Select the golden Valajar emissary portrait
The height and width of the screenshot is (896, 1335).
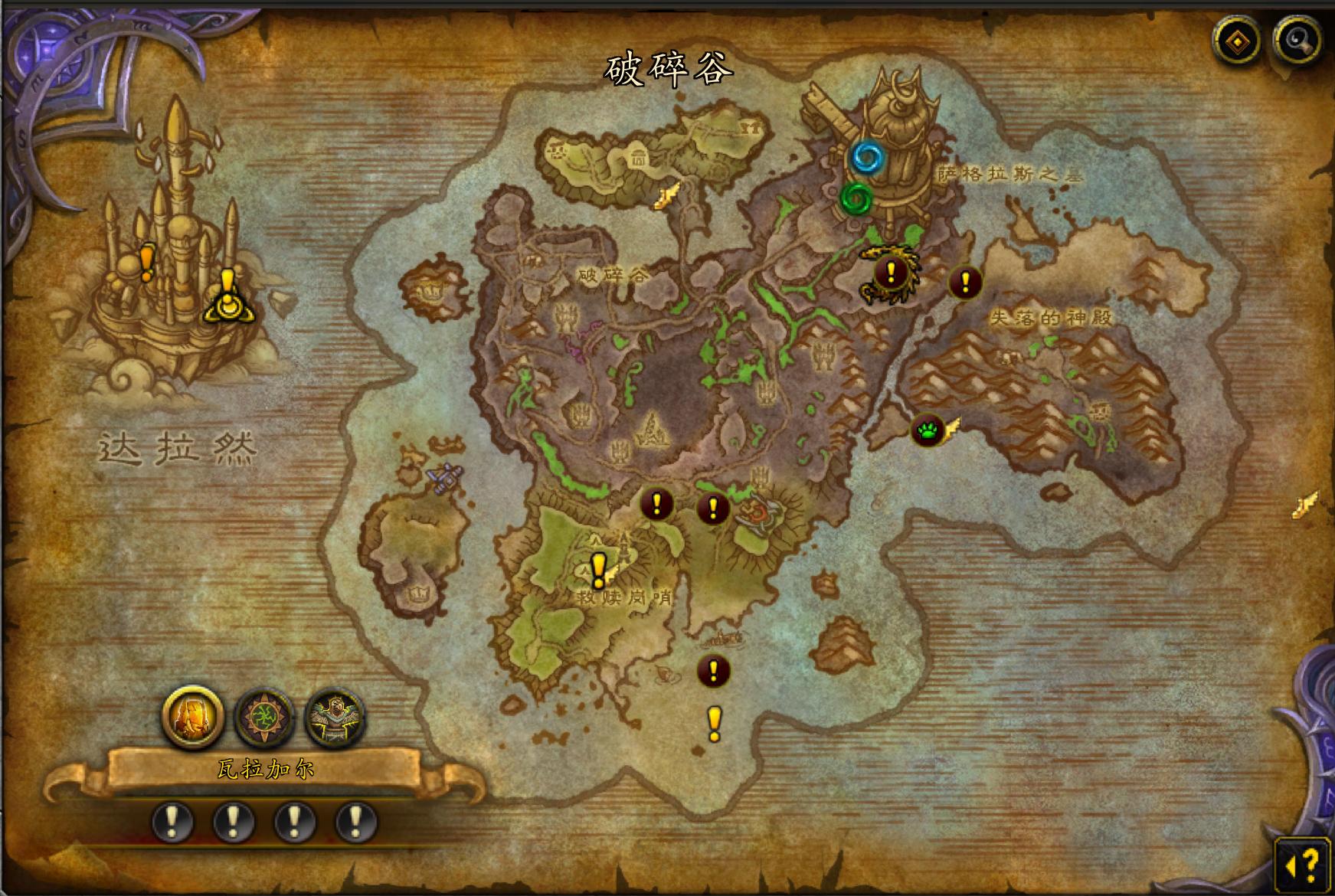[x=193, y=717]
